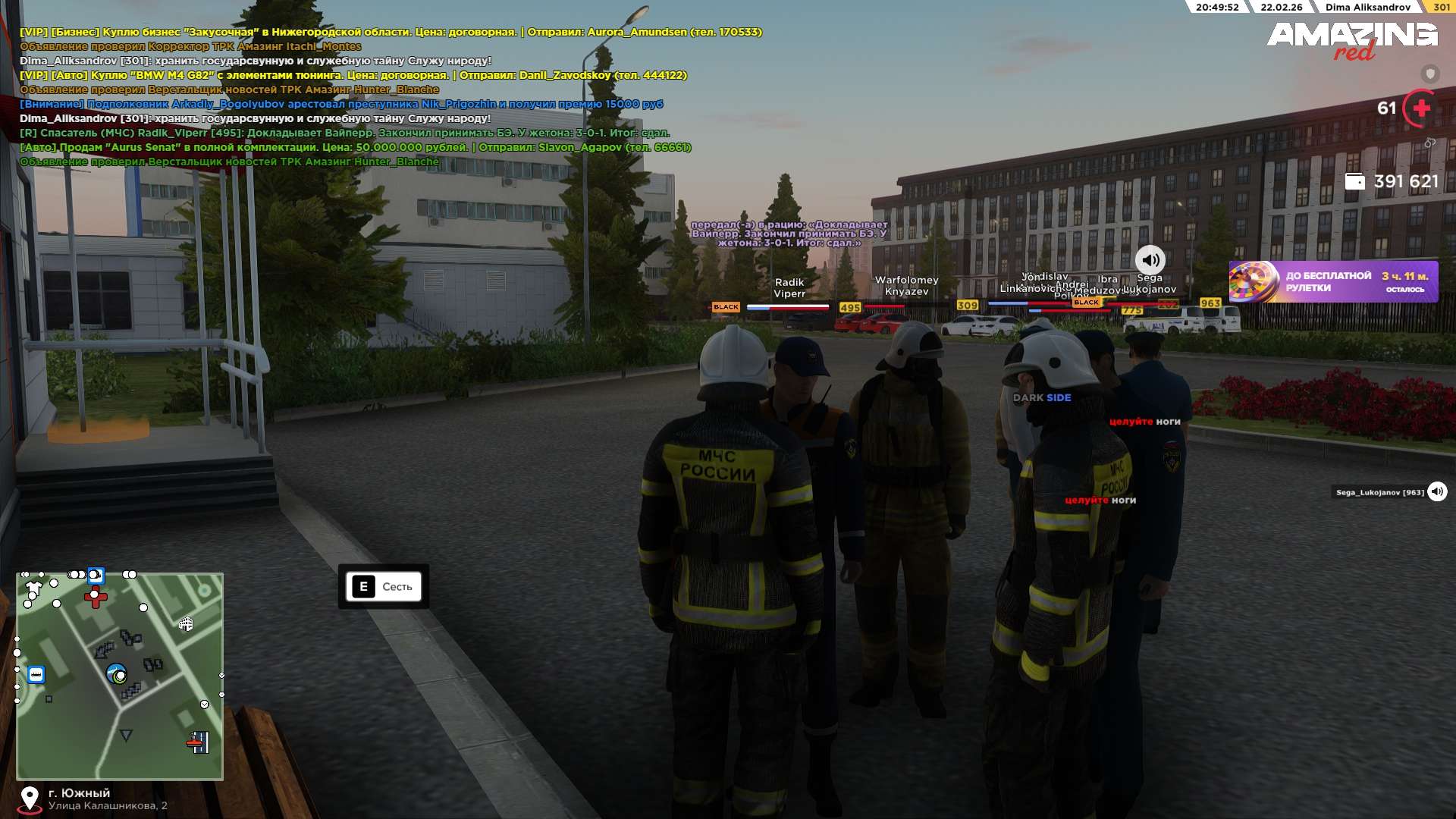Select the t-shirt clothing marker on minimap

tap(33, 588)
